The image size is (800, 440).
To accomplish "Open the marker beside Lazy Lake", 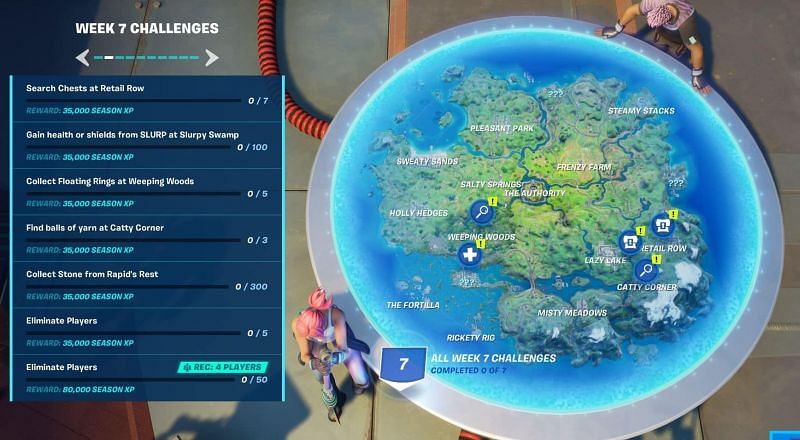I will 630,241.
